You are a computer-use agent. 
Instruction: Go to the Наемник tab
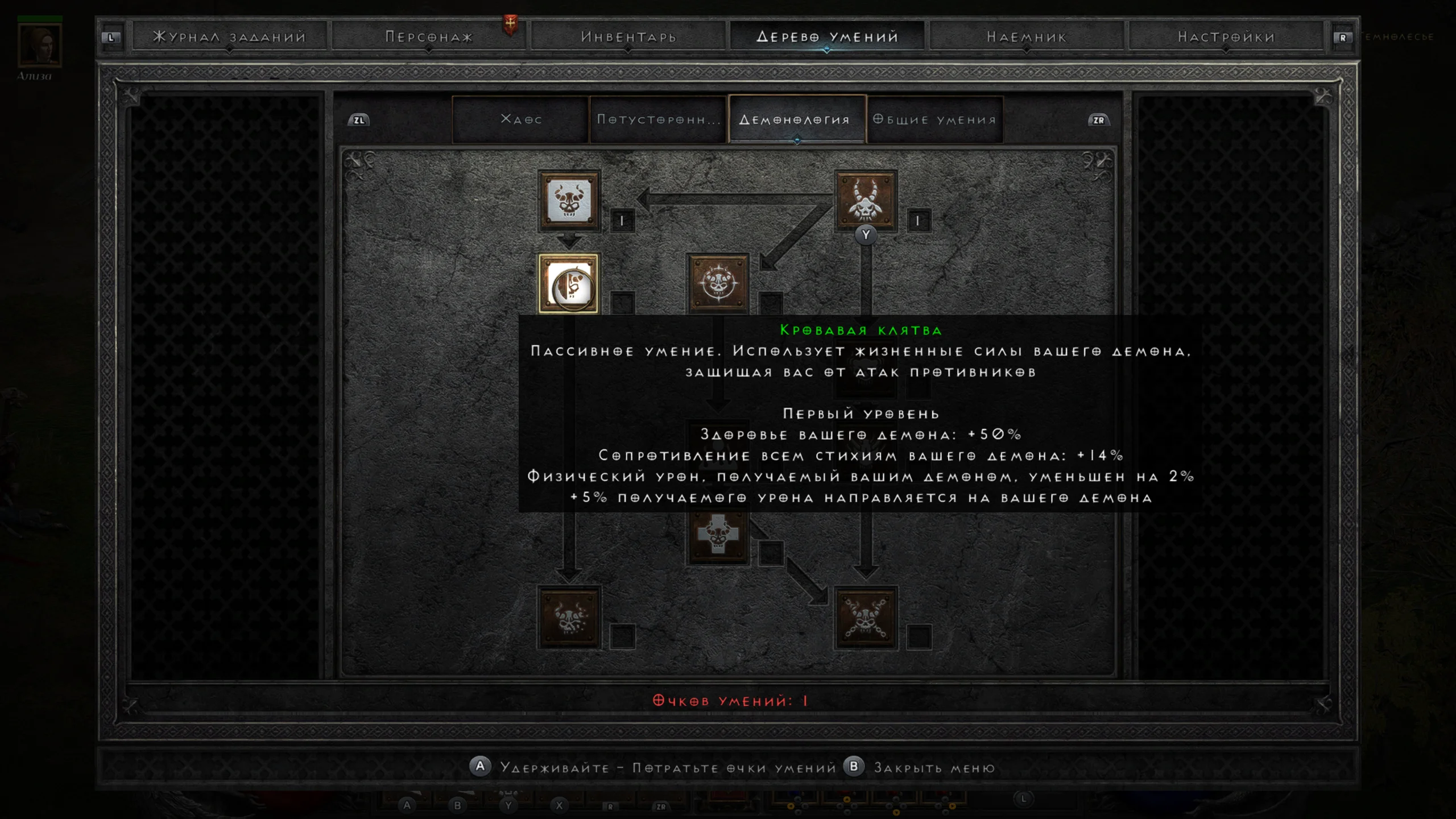pos(1027,37)
